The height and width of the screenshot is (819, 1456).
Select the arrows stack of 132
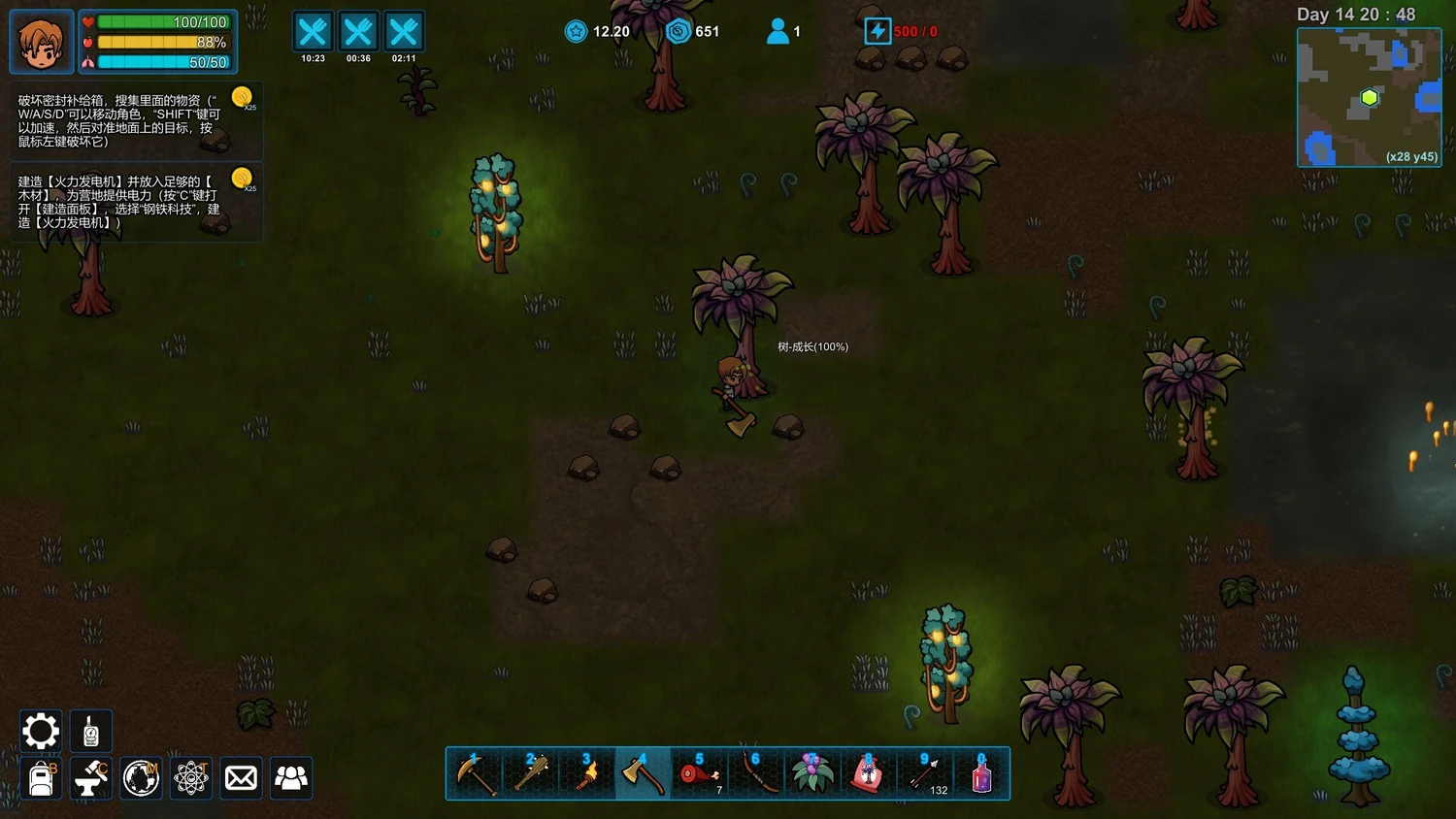pos(924,774)
